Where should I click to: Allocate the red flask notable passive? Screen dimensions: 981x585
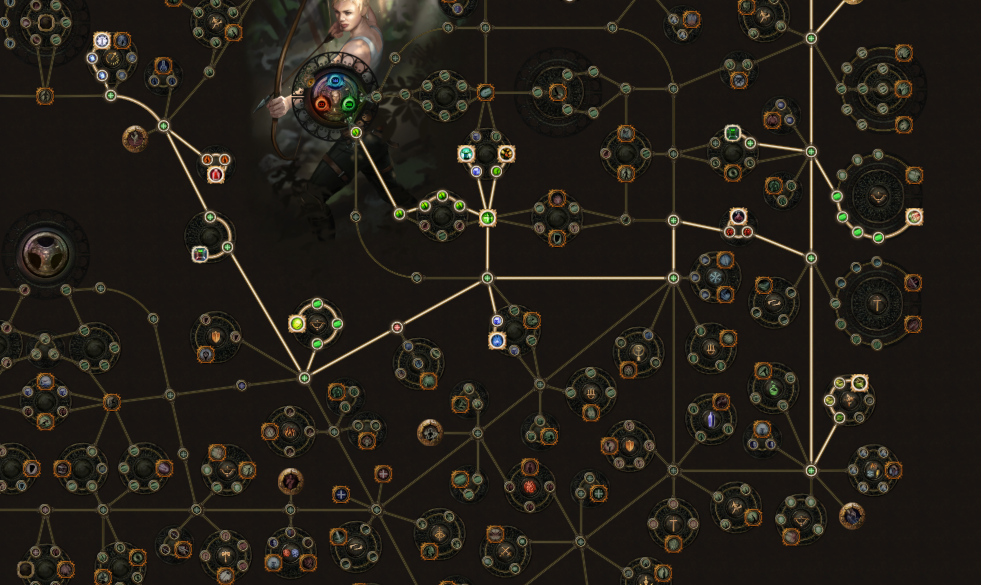pyautogui.click(x=215, y=176)
